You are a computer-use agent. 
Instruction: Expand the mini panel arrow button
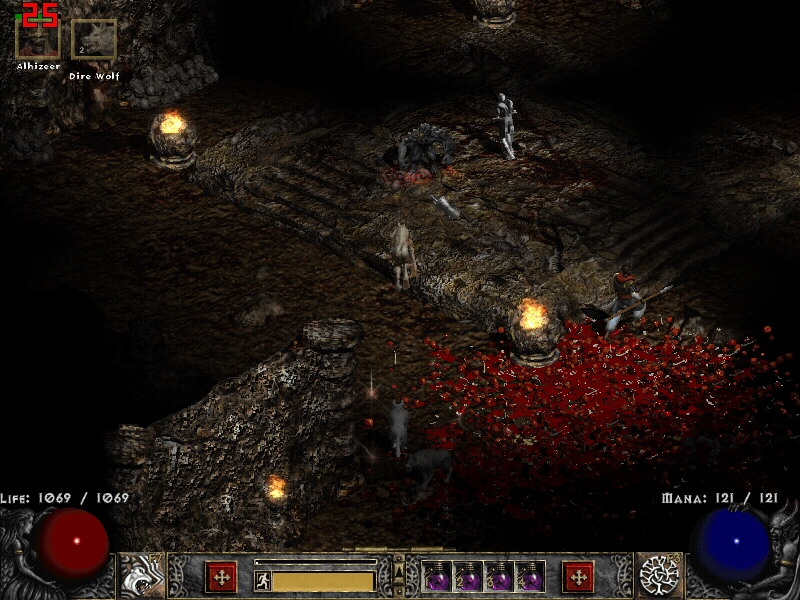tap(399, 572)
